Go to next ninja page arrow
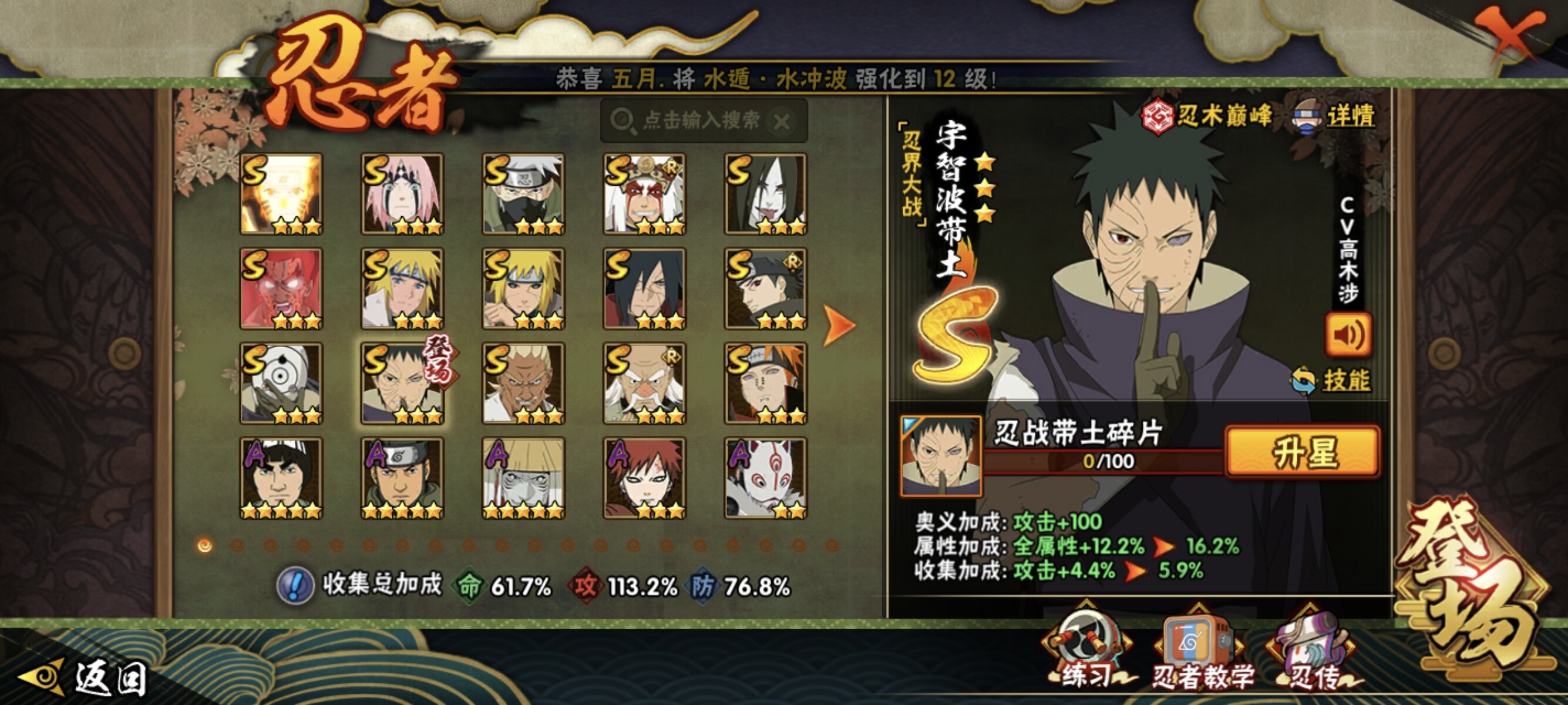 coord(839,325)
